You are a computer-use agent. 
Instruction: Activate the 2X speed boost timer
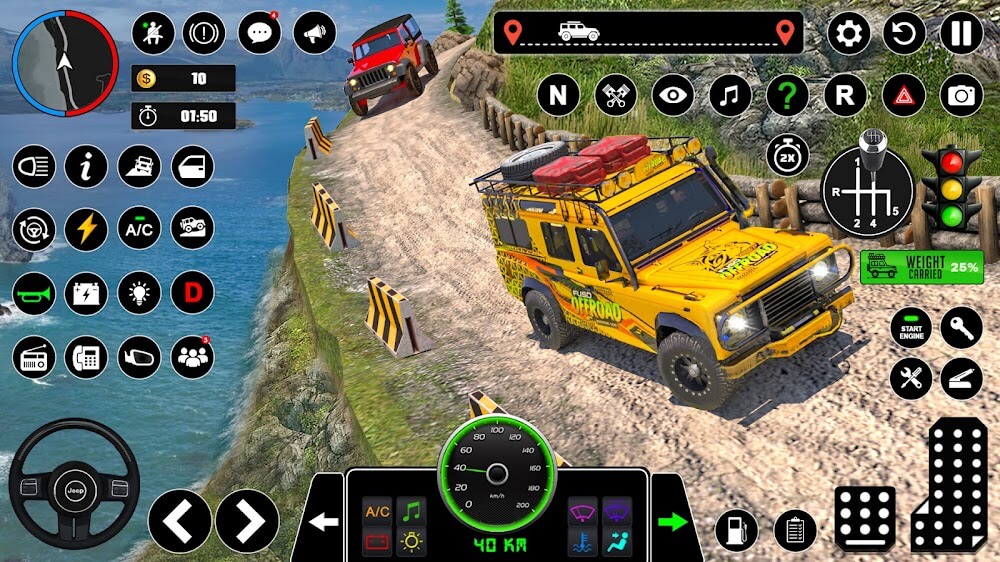click(788, 155)
